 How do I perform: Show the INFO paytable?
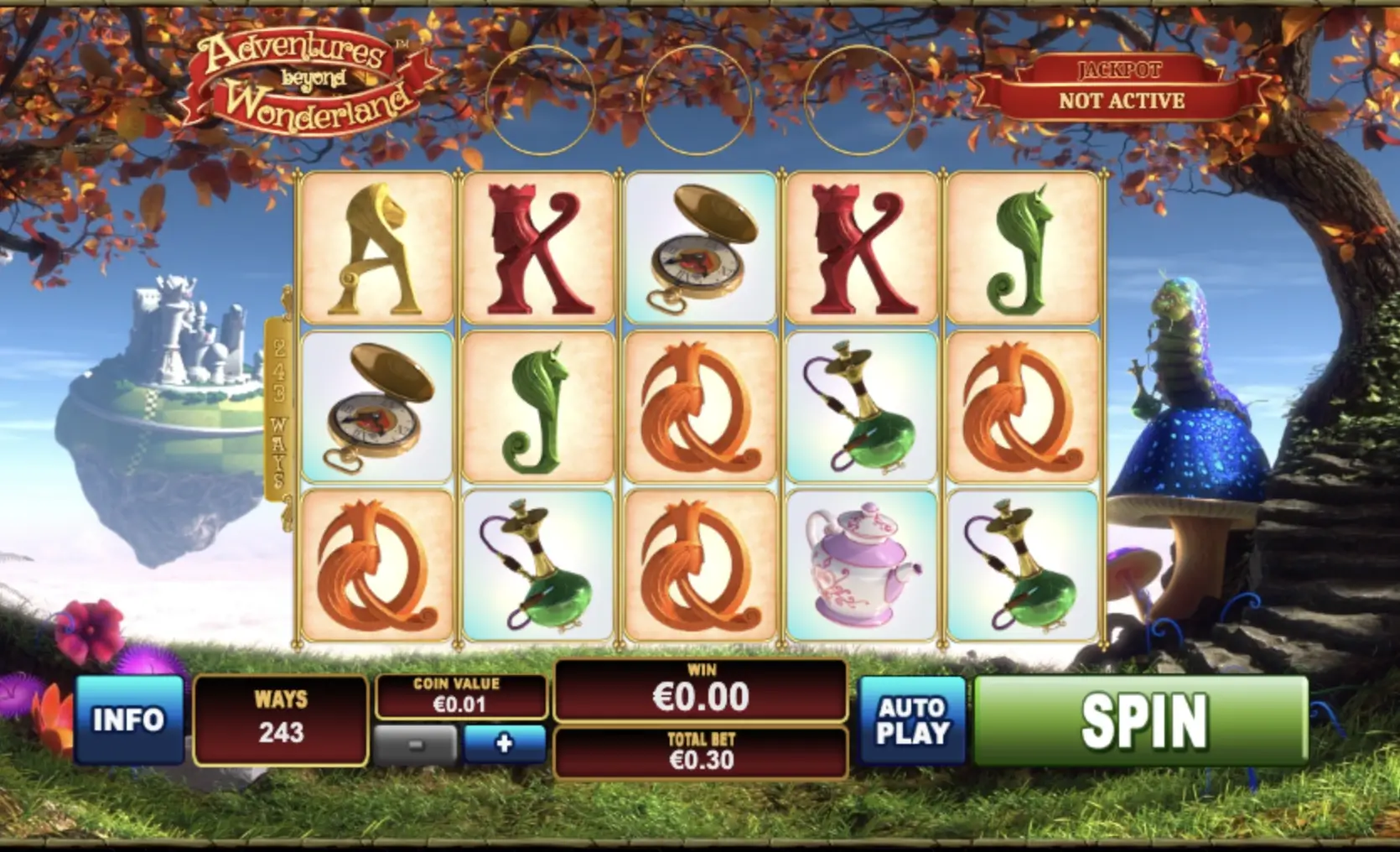click(129, 720)
